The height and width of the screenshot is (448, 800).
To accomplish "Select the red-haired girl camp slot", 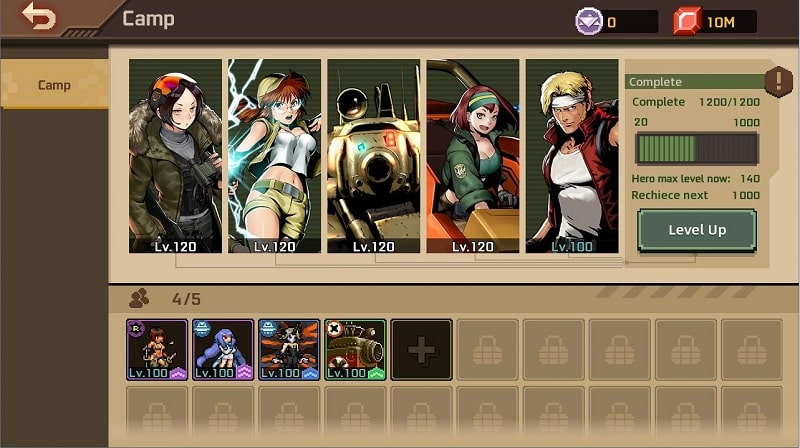I will pyautogui.click(x=157, y=349).
